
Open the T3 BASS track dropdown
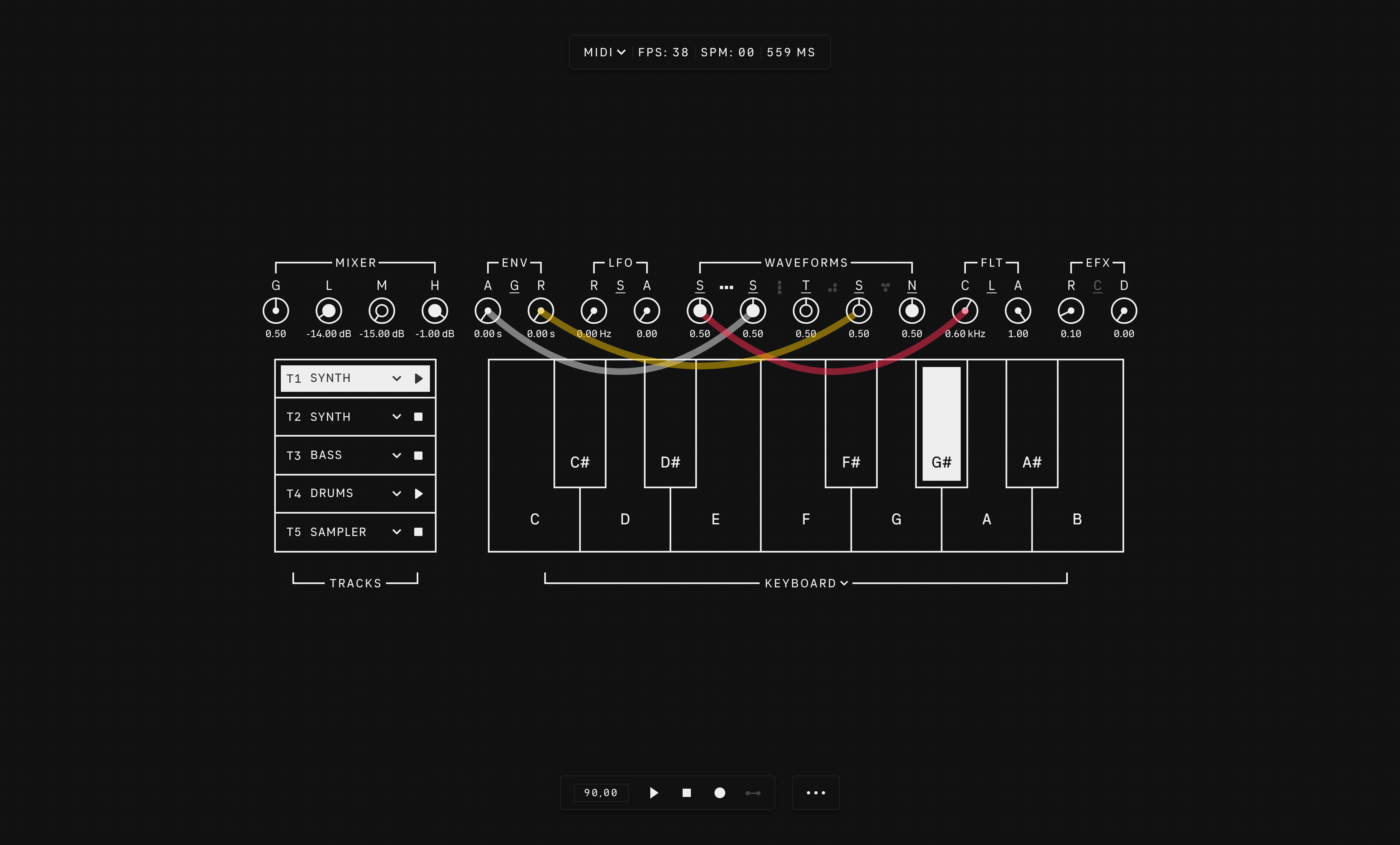point(397,455)
